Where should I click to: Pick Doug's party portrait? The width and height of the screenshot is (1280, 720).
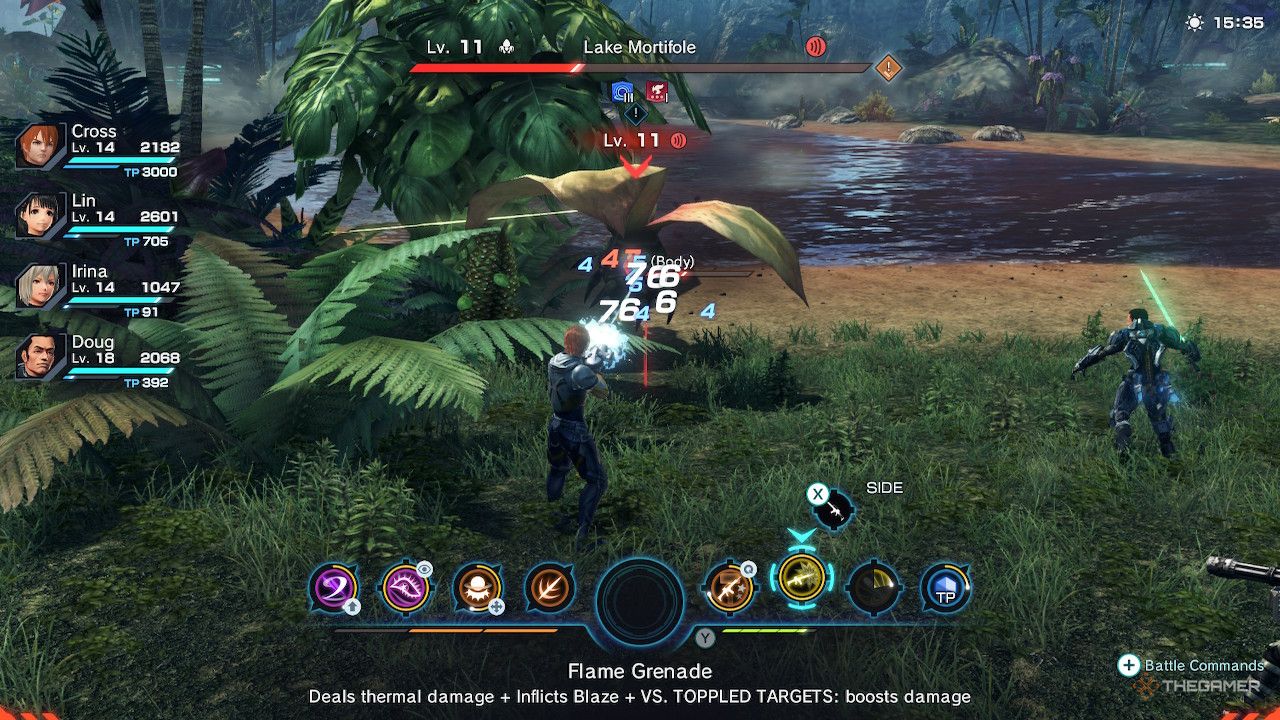click(35, 357)
